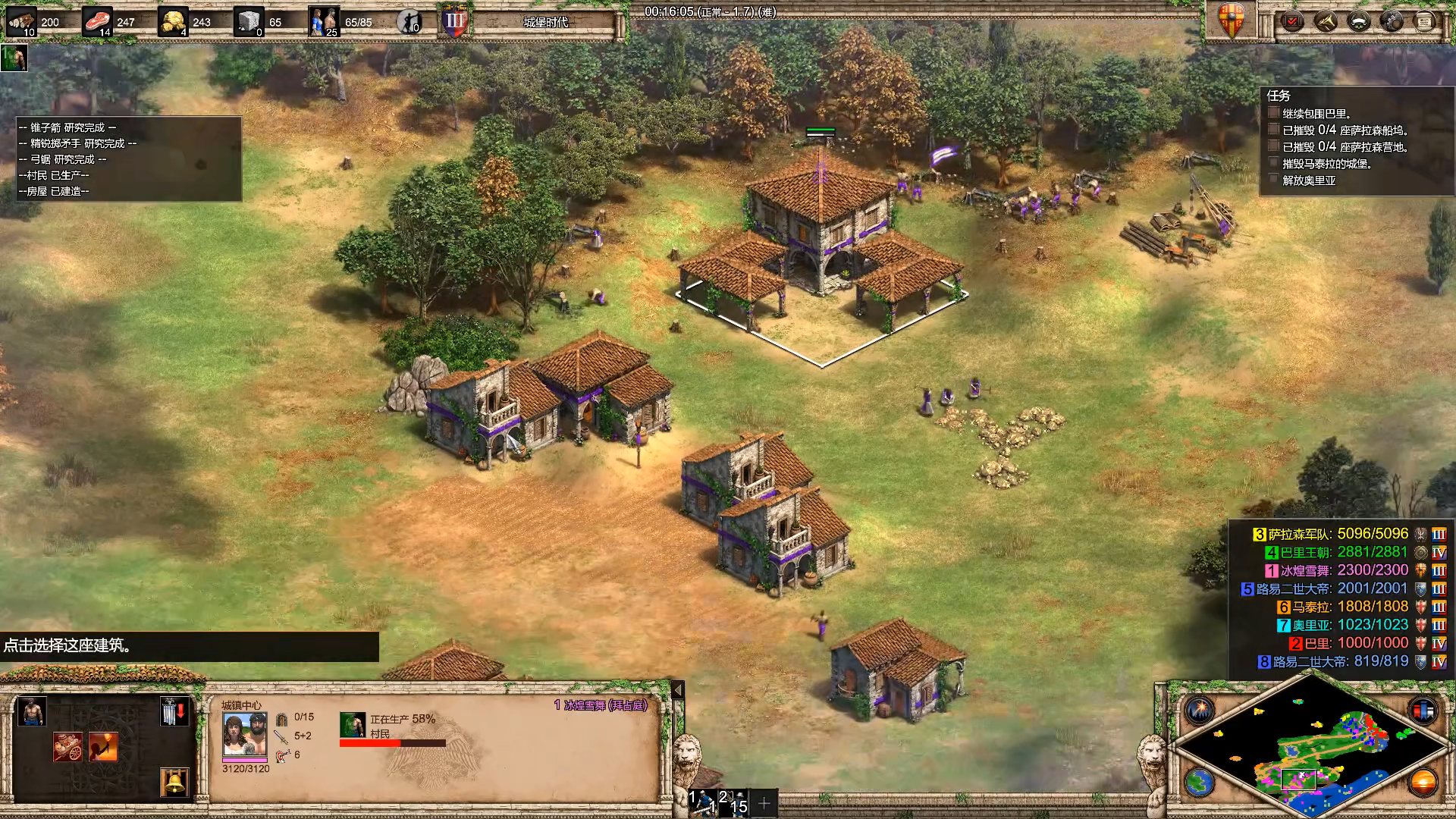Collapse the info panel with the arrow tab
Screen dimensions: 1456x819
[678, 690]
